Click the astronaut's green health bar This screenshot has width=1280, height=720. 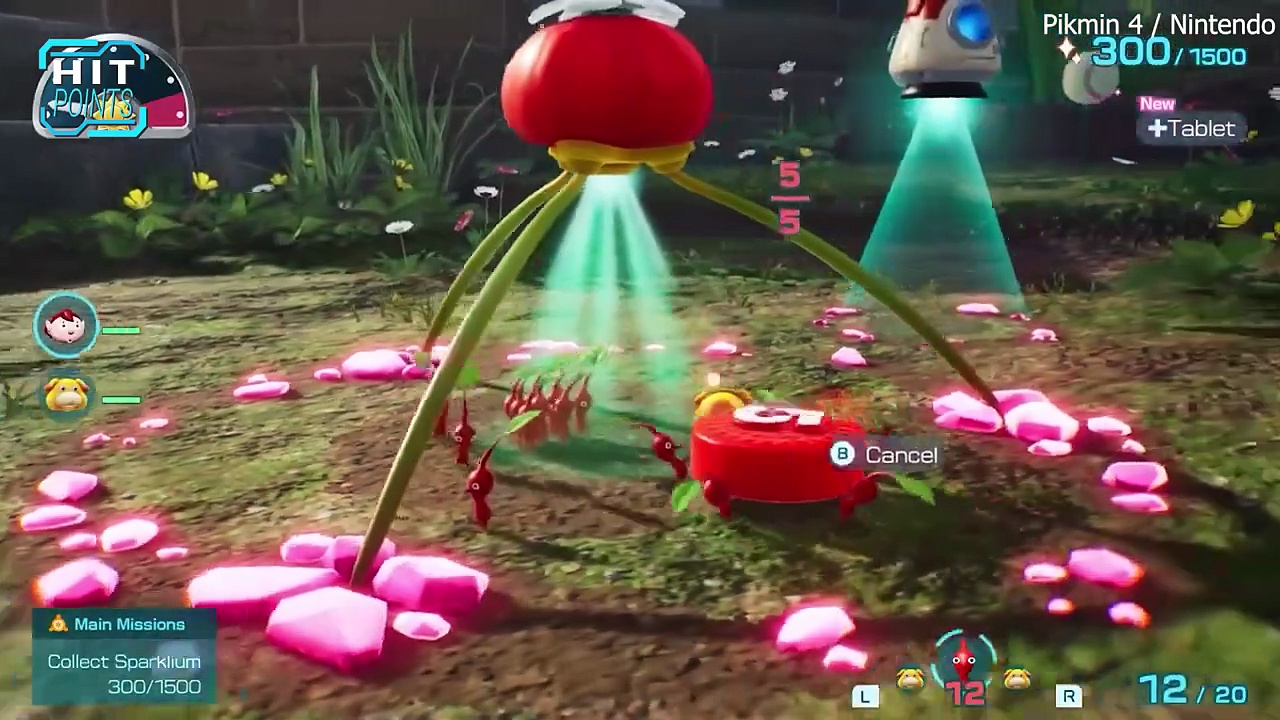coord(122,328)
